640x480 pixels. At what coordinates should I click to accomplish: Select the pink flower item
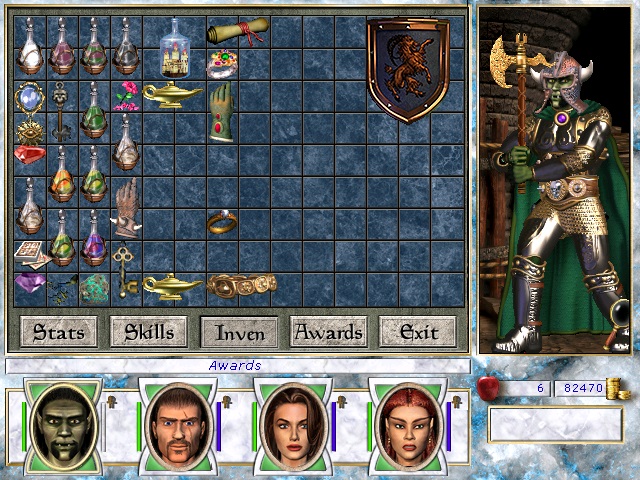pos(124,97)
